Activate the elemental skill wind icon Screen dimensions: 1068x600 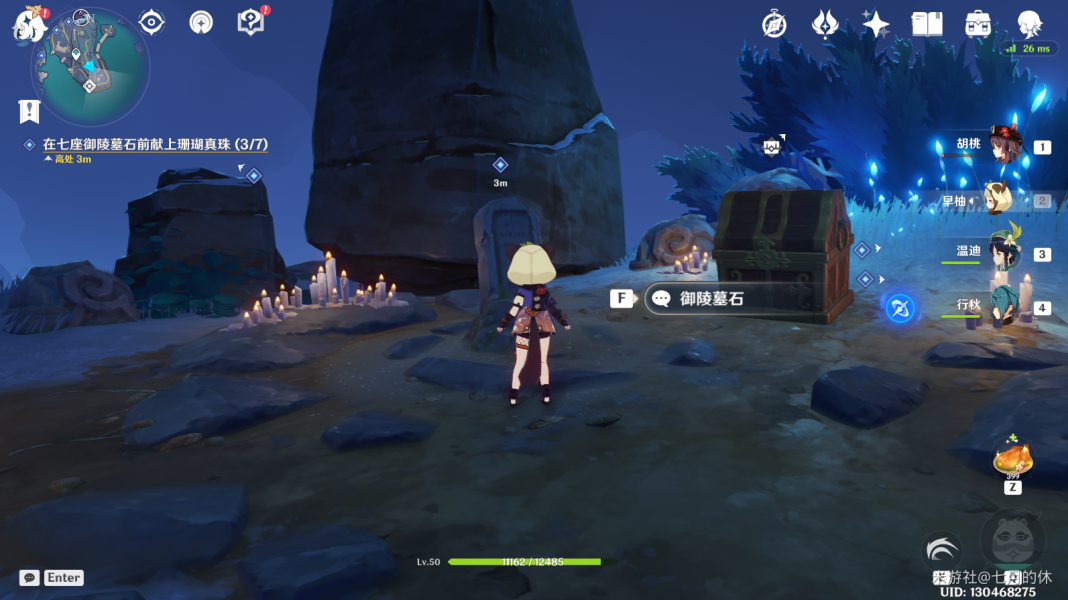coord(941,551)
